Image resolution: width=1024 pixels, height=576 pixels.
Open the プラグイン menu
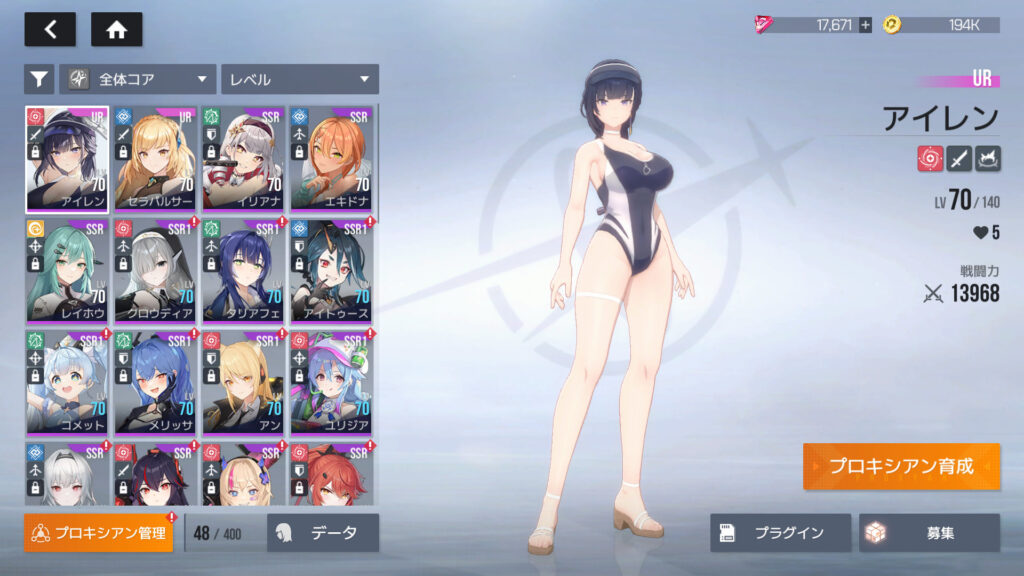pyautogui.click(x=780, y=533)
